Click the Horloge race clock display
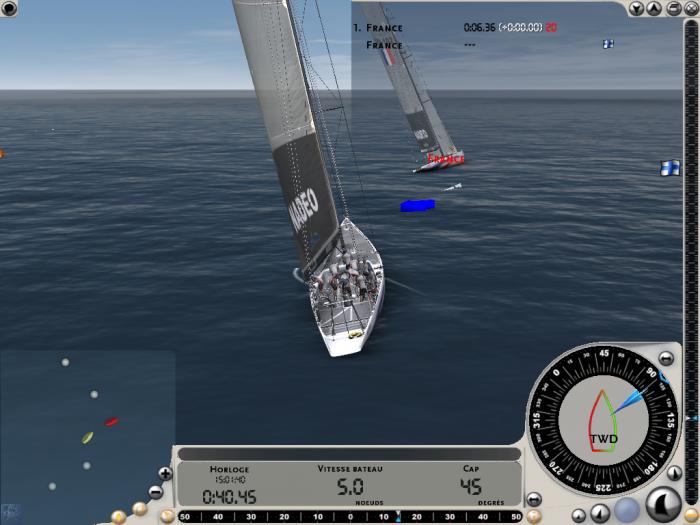 point(229,487)
